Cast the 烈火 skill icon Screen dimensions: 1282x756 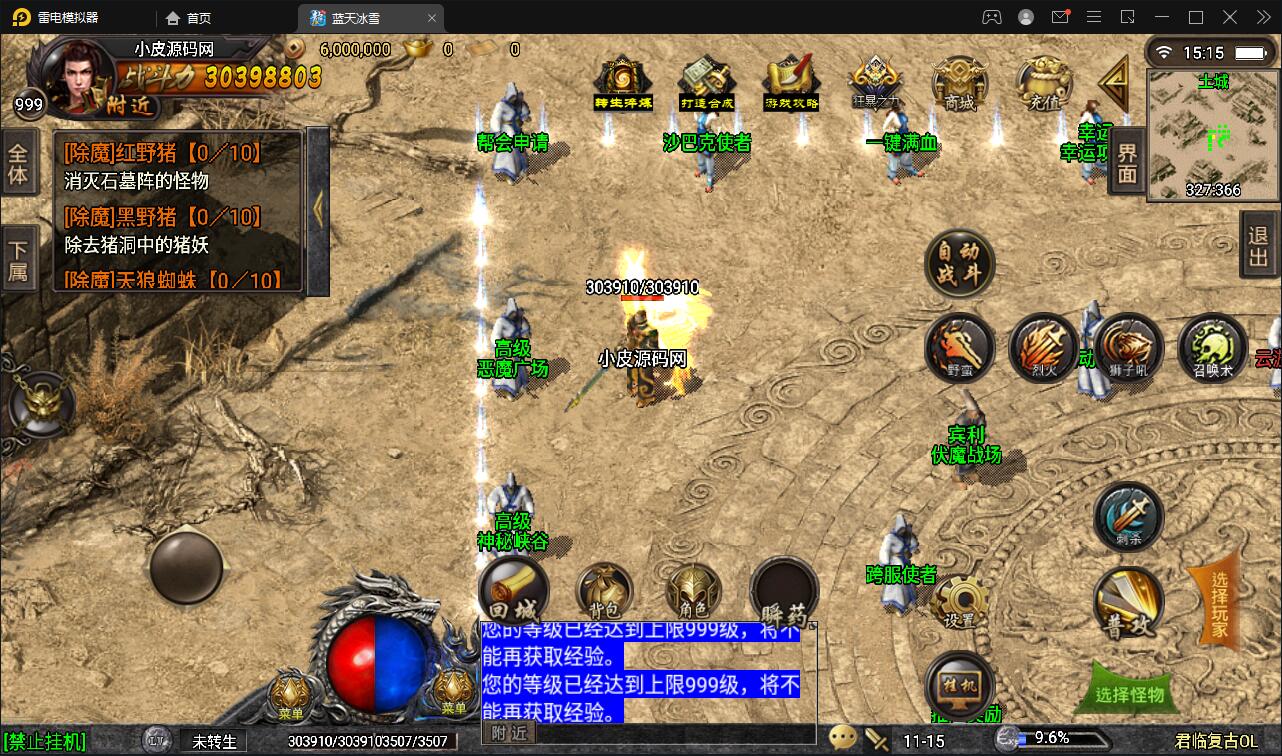1044,348
